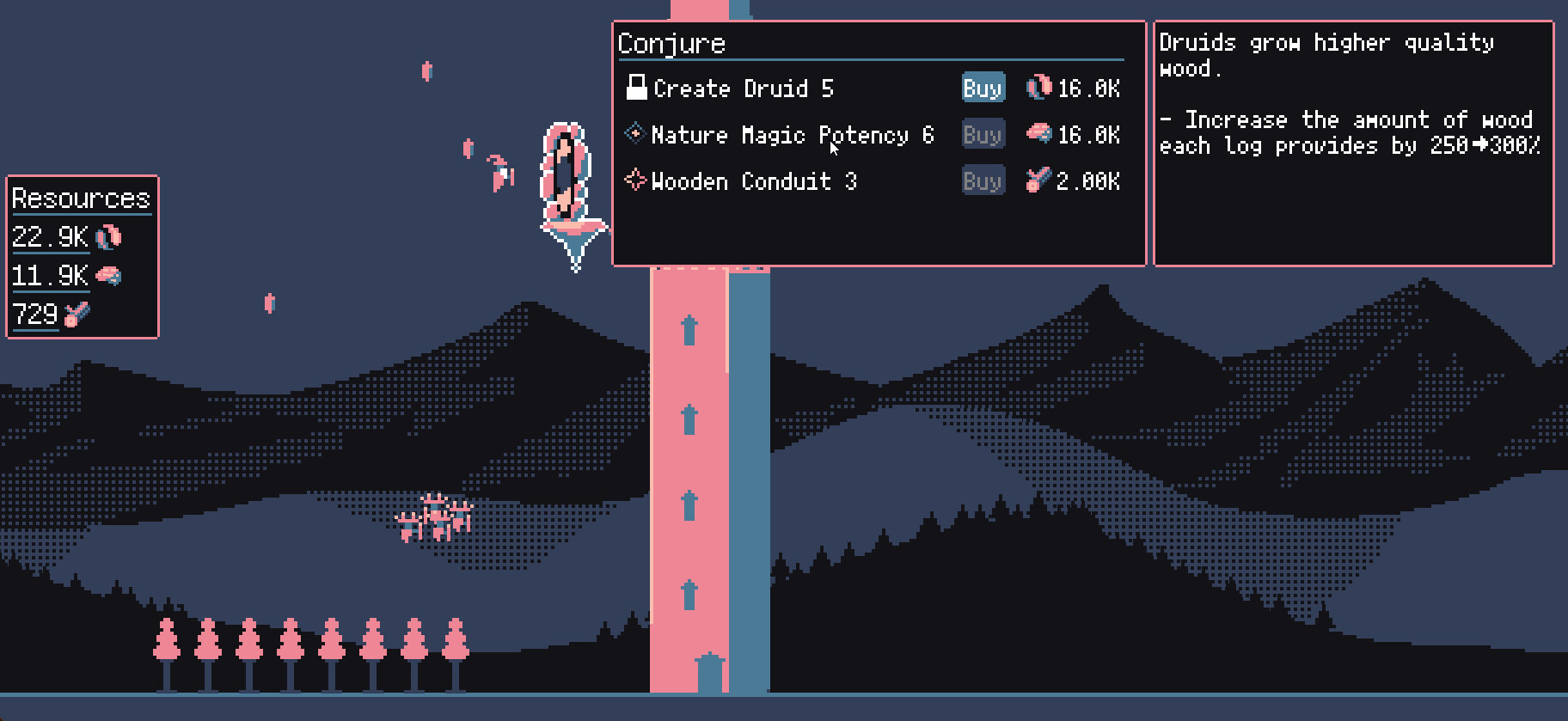Image resolution: width=1568 pixels, height=721 pixels.
Task: Click the padlock icon beside Create Druid 5
Action: coord(636,86)
